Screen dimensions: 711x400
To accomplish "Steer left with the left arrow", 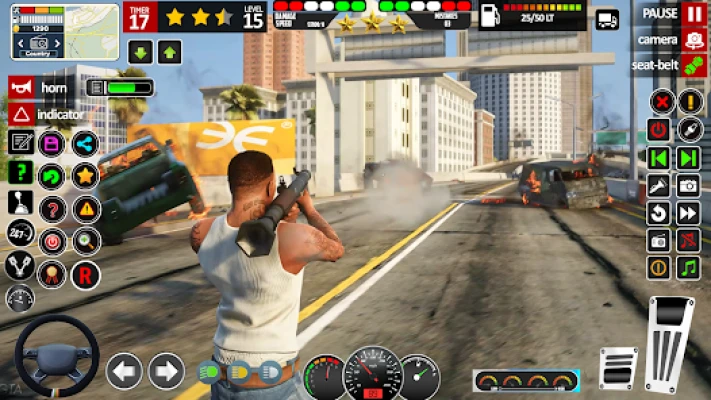I will point(124,371).
